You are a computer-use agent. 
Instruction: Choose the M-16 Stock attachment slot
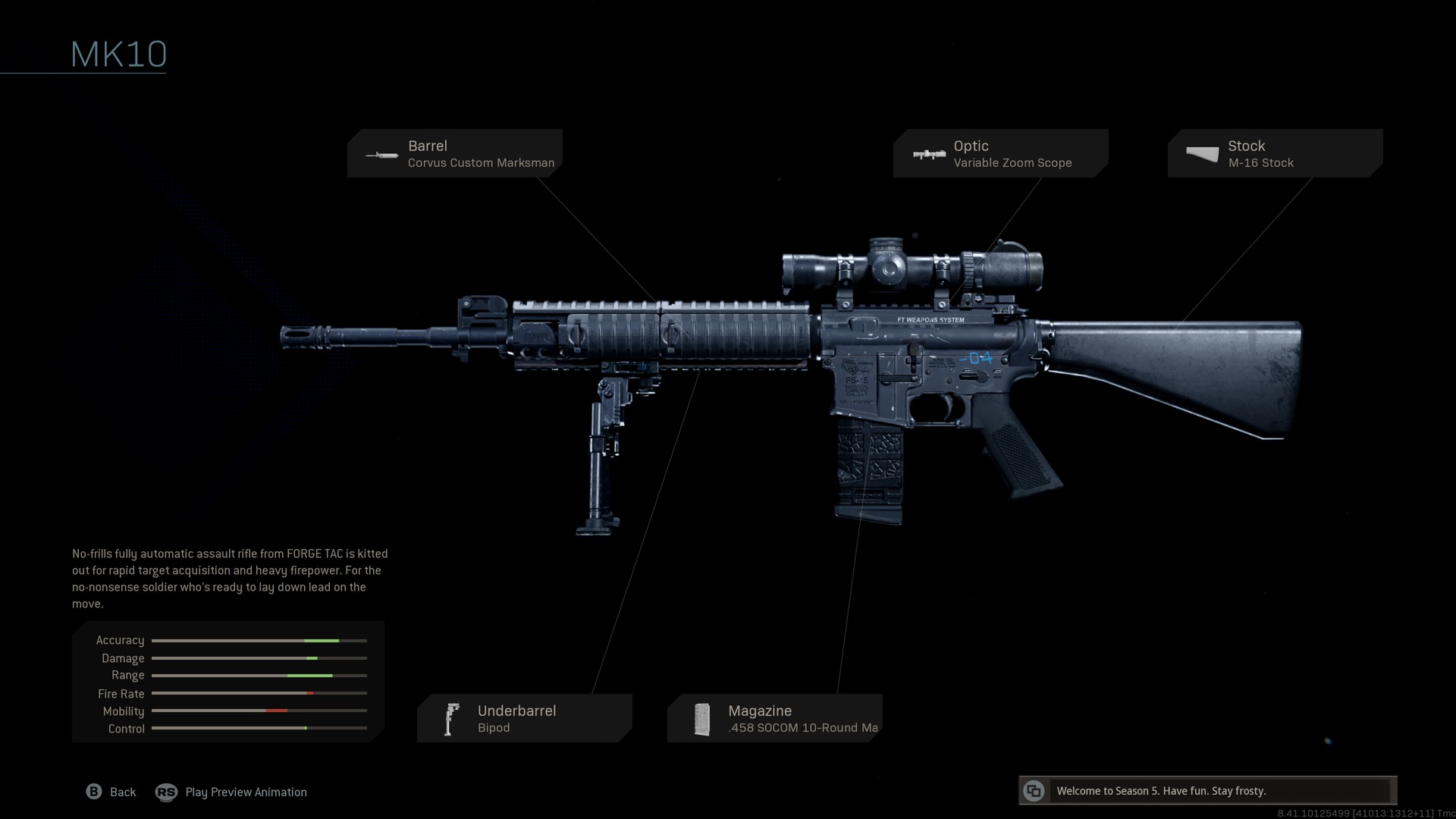[x=1275, y=153]
